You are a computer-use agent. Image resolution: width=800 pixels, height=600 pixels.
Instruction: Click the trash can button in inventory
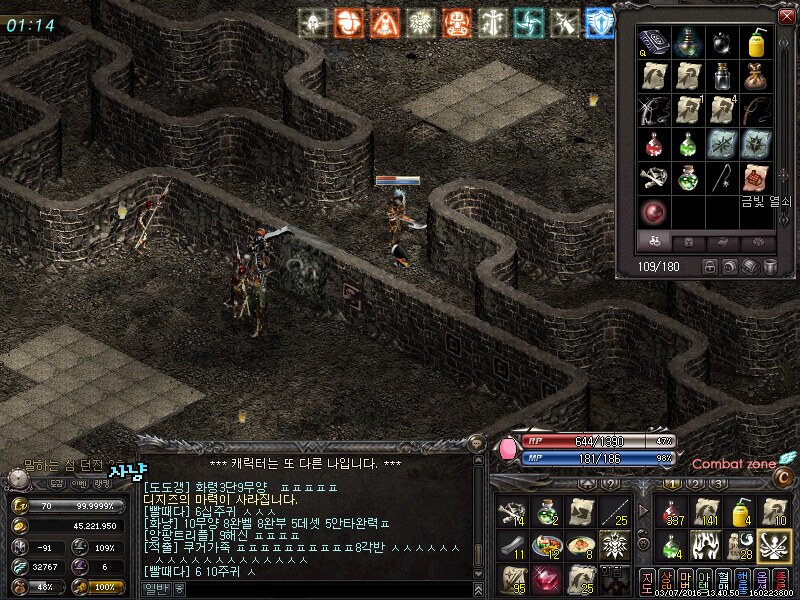point(771,267)
